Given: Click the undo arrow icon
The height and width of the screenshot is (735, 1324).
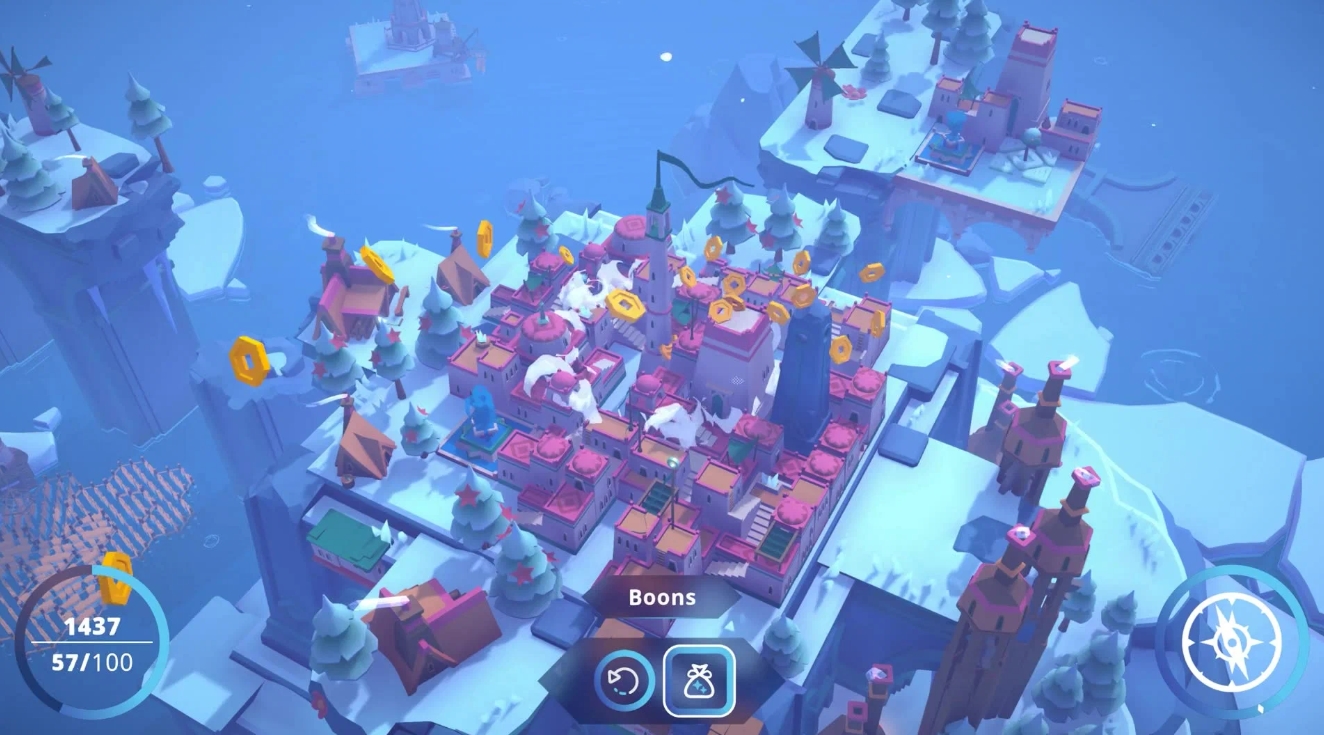Looking at the screenshot, I should 622,680.
